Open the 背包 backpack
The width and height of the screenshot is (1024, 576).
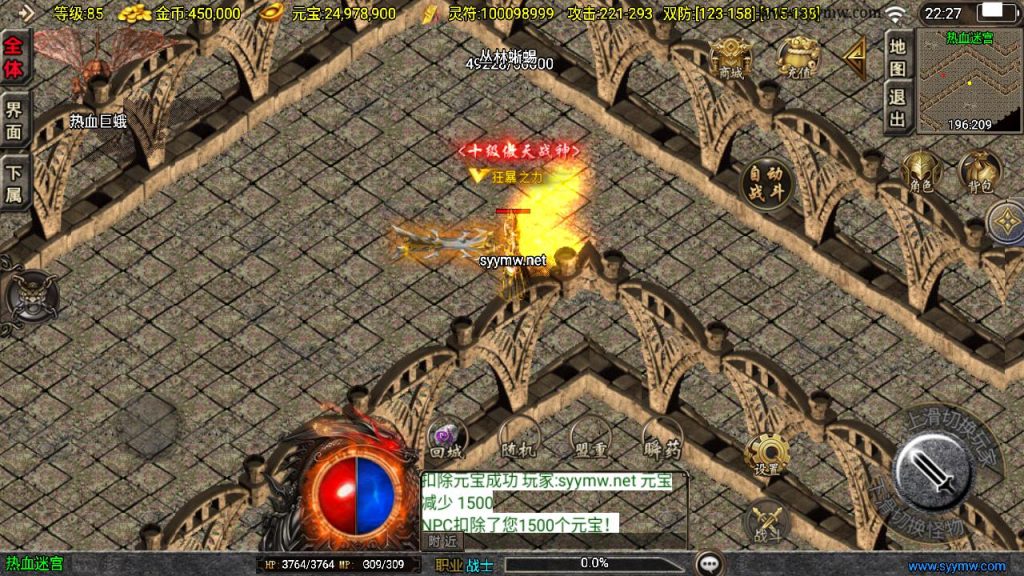tap(978, 171)
